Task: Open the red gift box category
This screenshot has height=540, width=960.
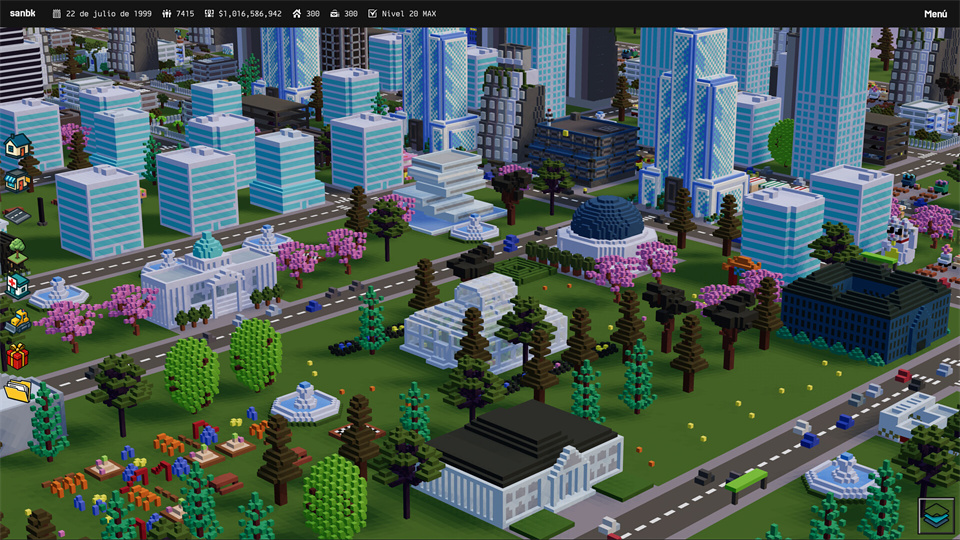Action: [x=17, y=355]
